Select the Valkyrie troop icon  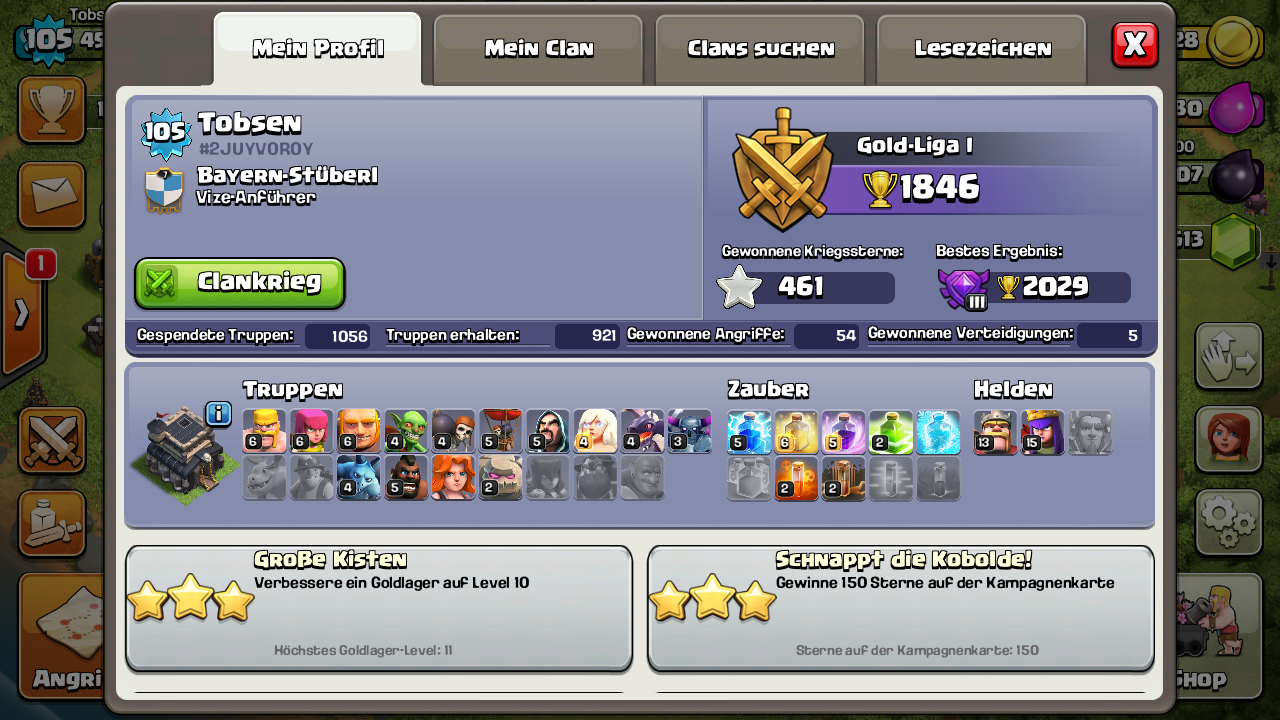click(x=453, y=478)
